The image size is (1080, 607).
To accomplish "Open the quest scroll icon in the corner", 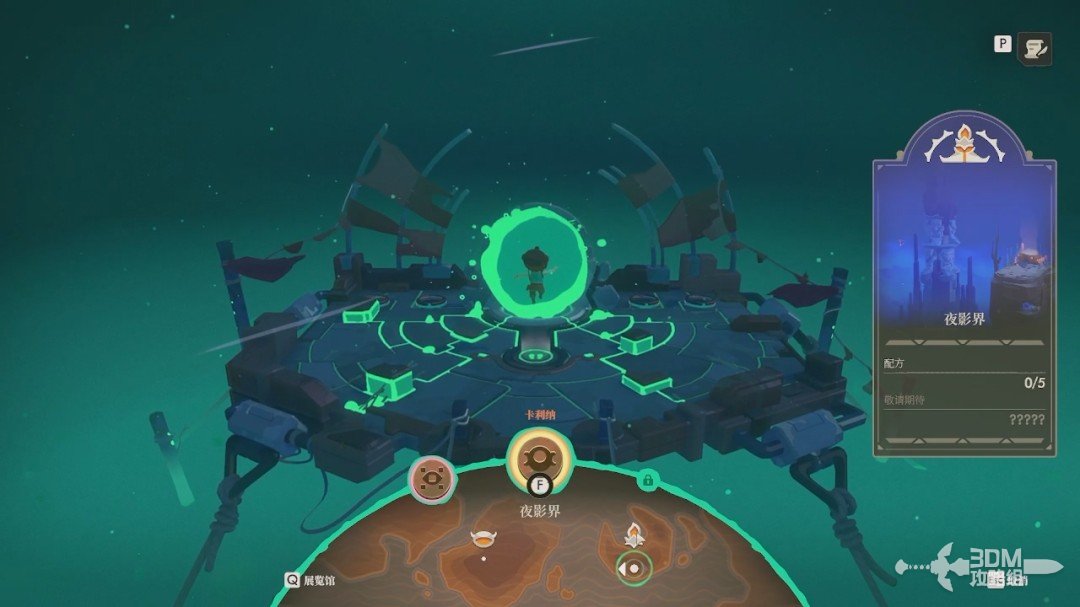I will 1034,47.
